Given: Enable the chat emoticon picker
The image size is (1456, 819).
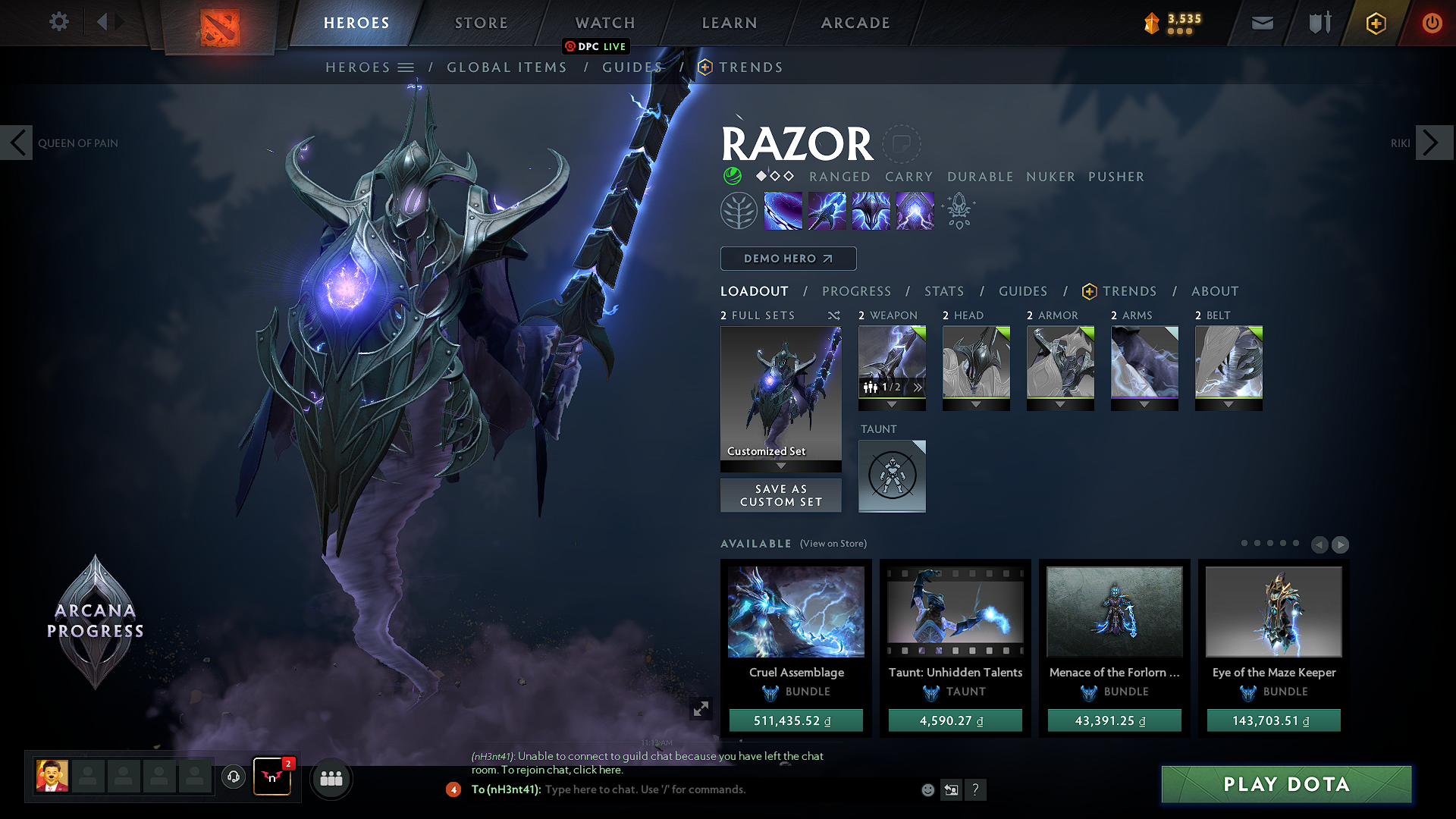Looking at the screenshot, I should [927, 789].
